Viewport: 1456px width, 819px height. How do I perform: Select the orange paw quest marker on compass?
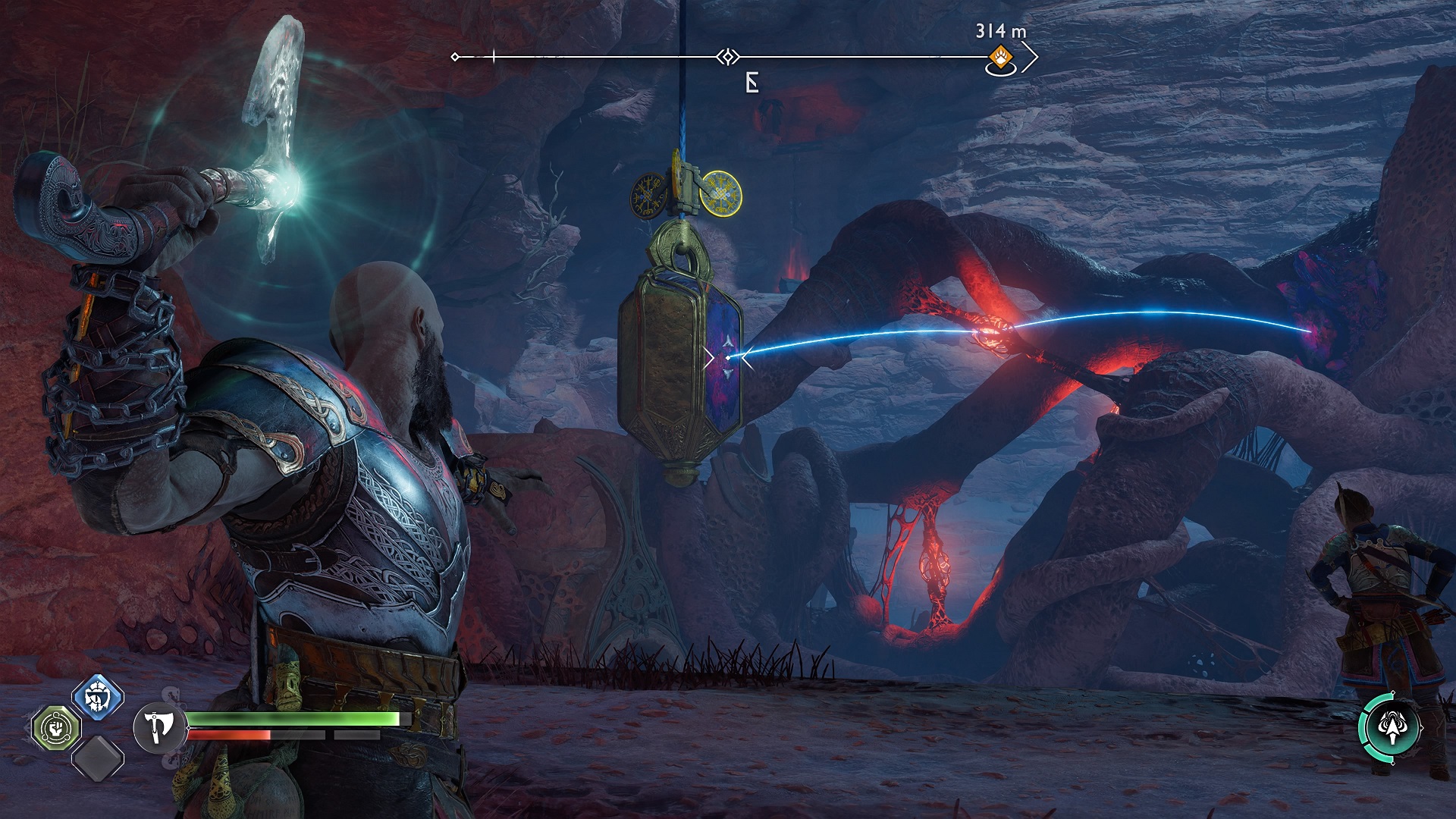(1001, 56)
